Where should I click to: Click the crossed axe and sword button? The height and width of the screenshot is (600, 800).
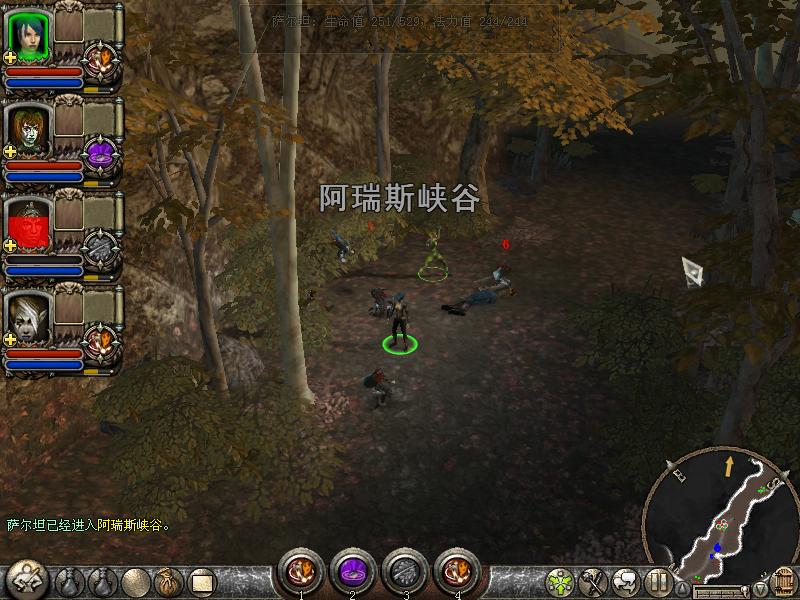(x=594, y=581)
